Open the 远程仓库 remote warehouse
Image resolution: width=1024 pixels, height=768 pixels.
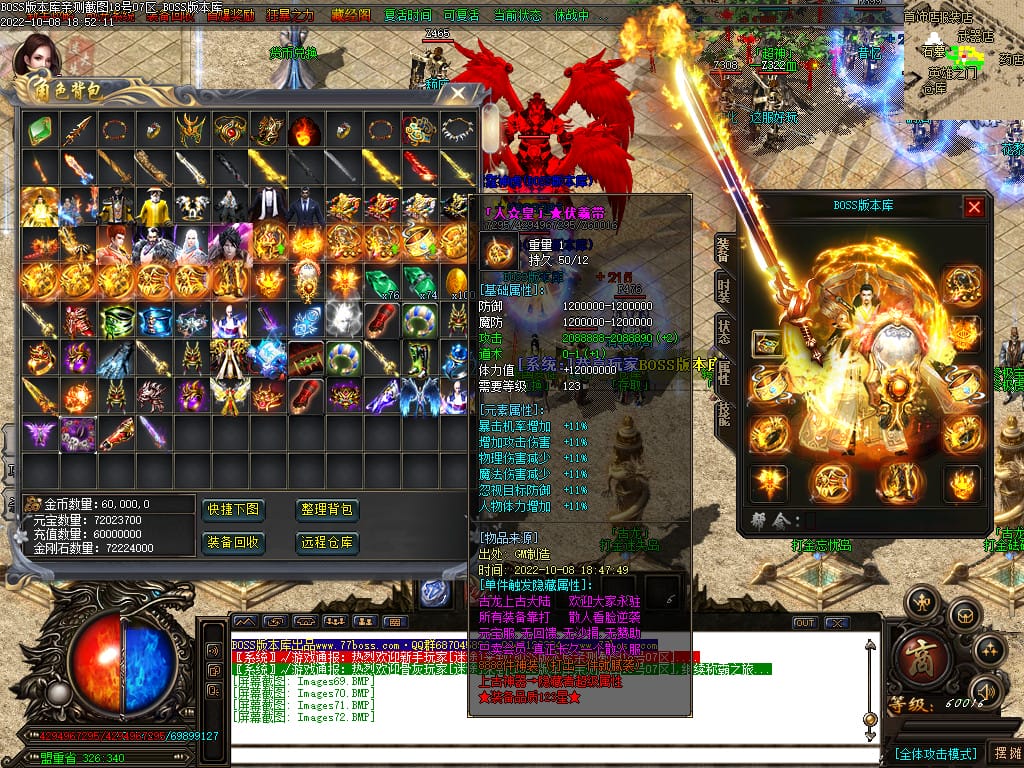tap(327, 542)
